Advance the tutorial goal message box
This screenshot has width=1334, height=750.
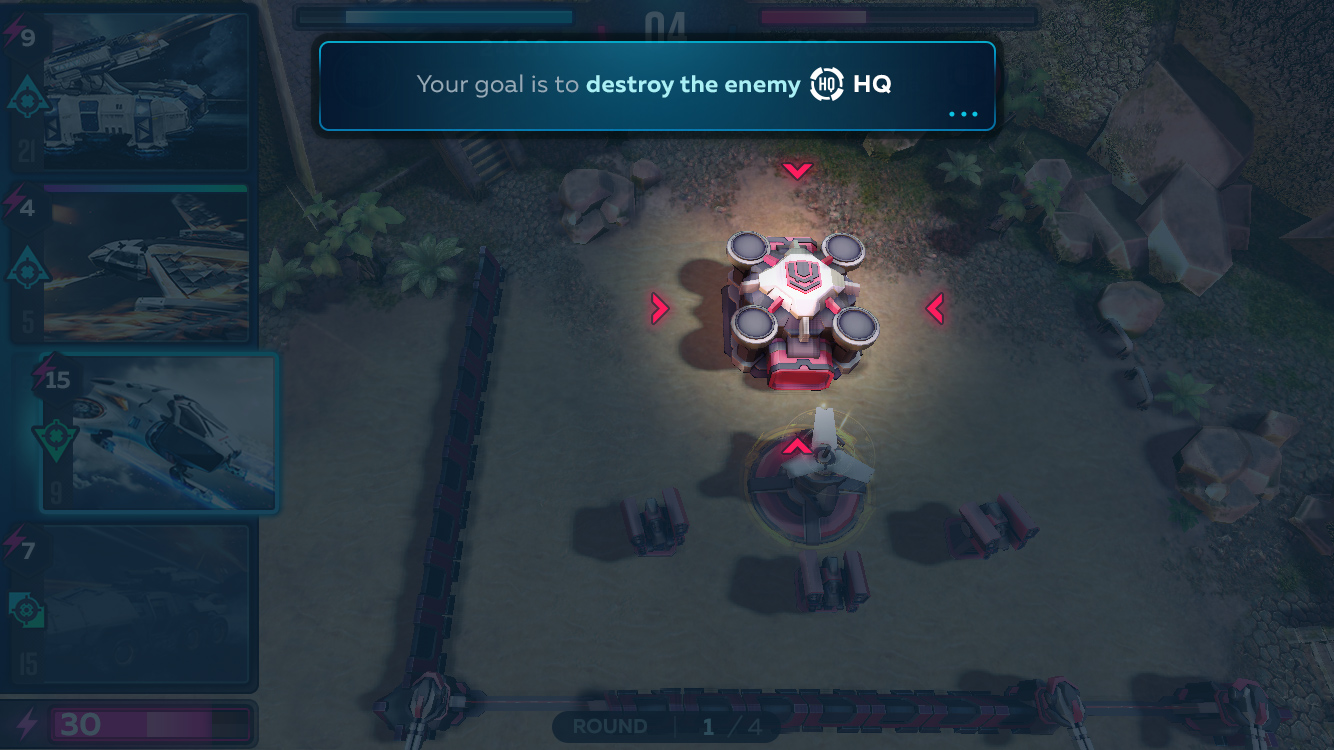pyautogui.click(x=656, y=86)
